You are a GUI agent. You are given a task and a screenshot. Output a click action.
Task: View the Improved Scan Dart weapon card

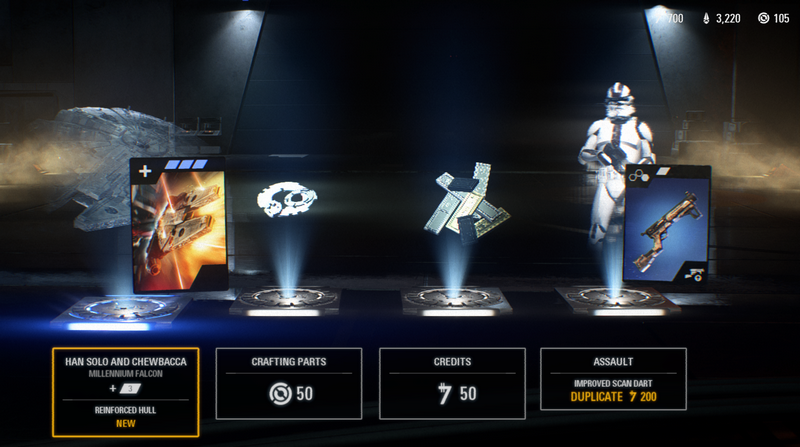pyautogui.click(x=665, y=224)
